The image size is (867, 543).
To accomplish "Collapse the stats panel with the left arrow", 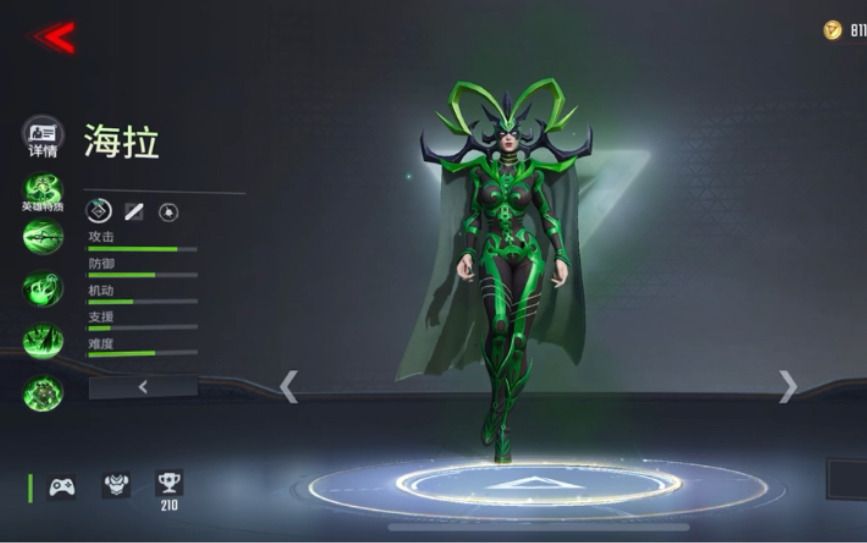I will pos(143,387).
